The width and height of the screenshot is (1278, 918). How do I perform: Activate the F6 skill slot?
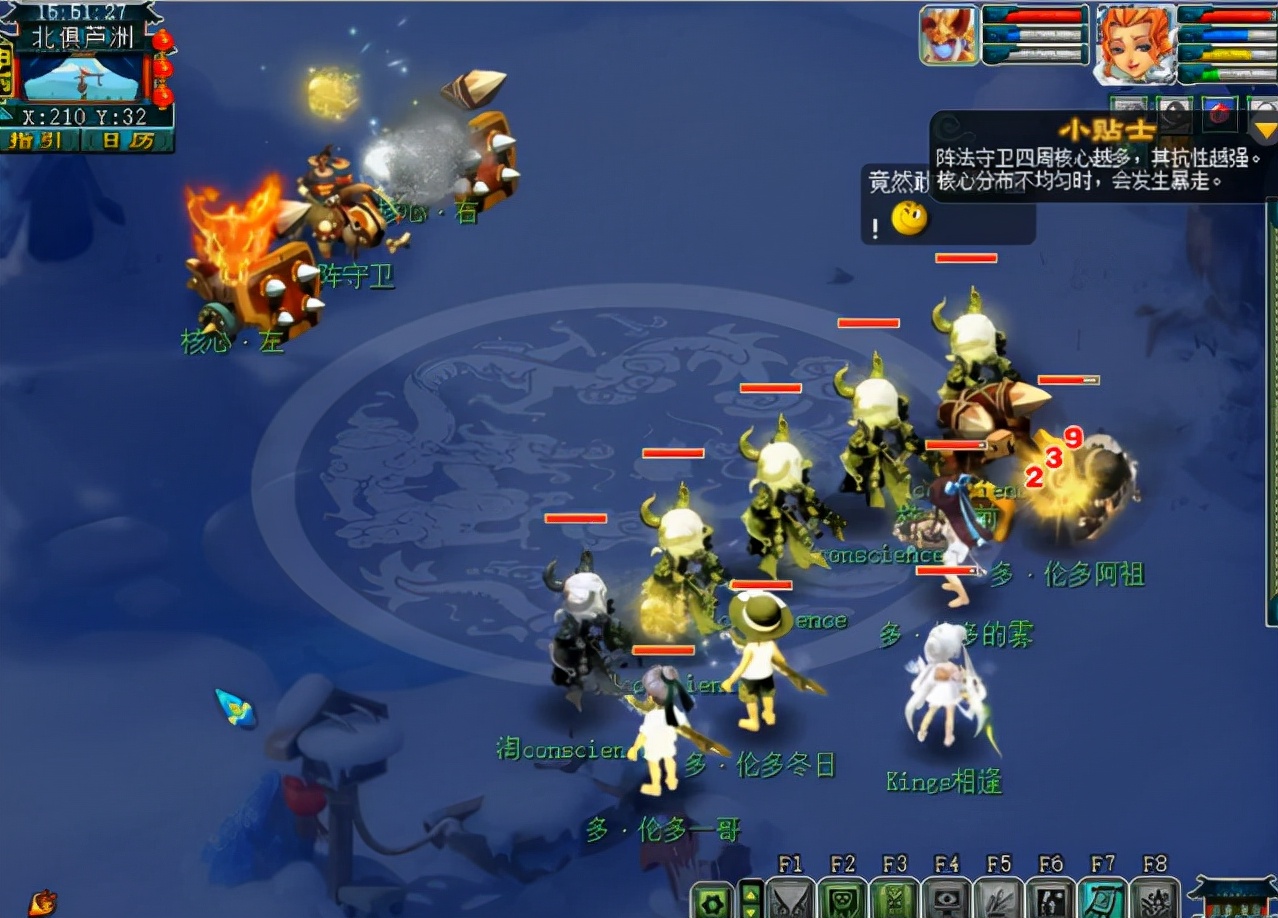[x=1050, y=897]
